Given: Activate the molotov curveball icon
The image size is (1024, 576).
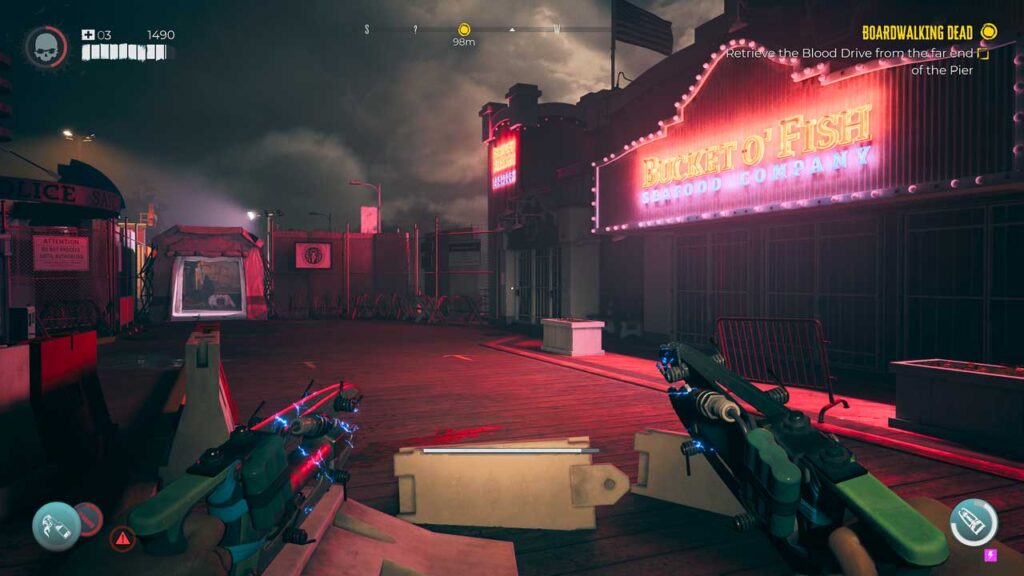Looking at the screenshot, I should 56,527.
